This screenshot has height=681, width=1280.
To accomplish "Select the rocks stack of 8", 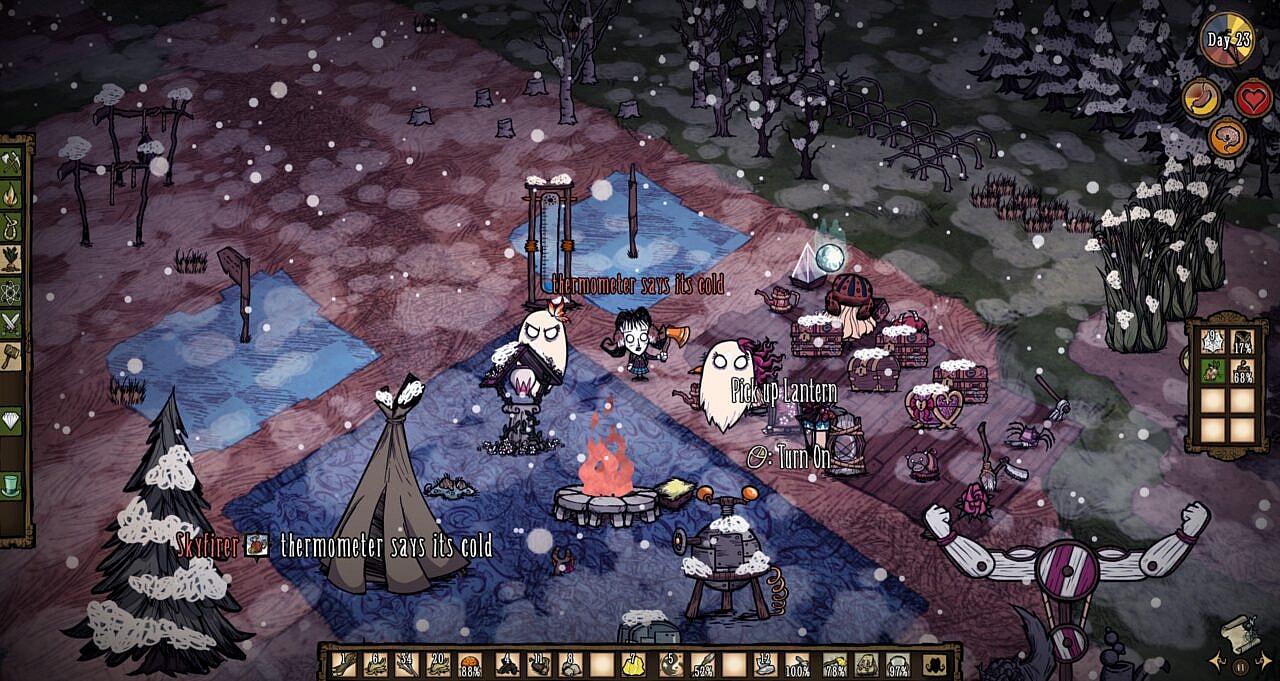I will (x=569, y=664).
